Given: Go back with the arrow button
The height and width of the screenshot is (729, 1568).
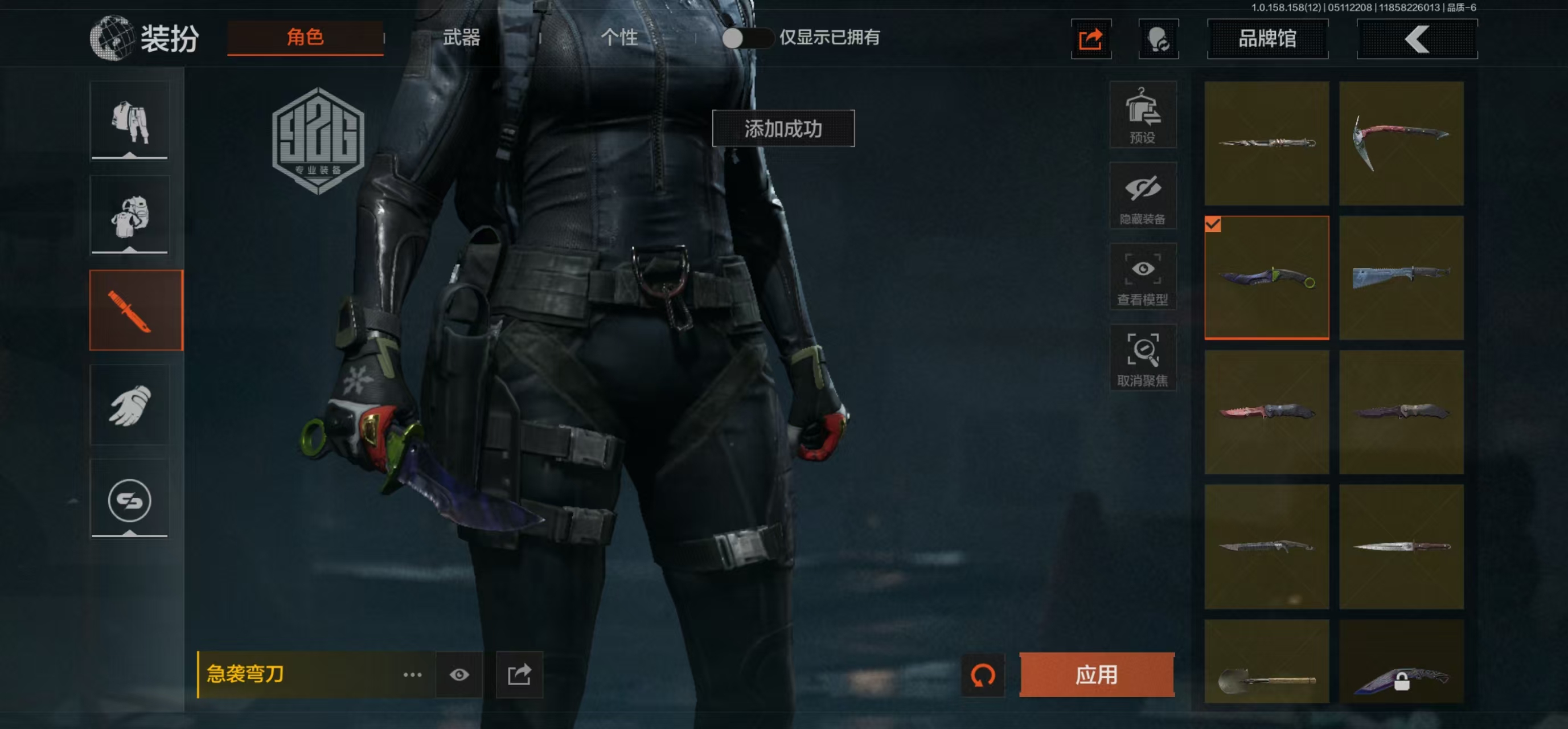Looking at the screenshot, I should [1417, 39].
